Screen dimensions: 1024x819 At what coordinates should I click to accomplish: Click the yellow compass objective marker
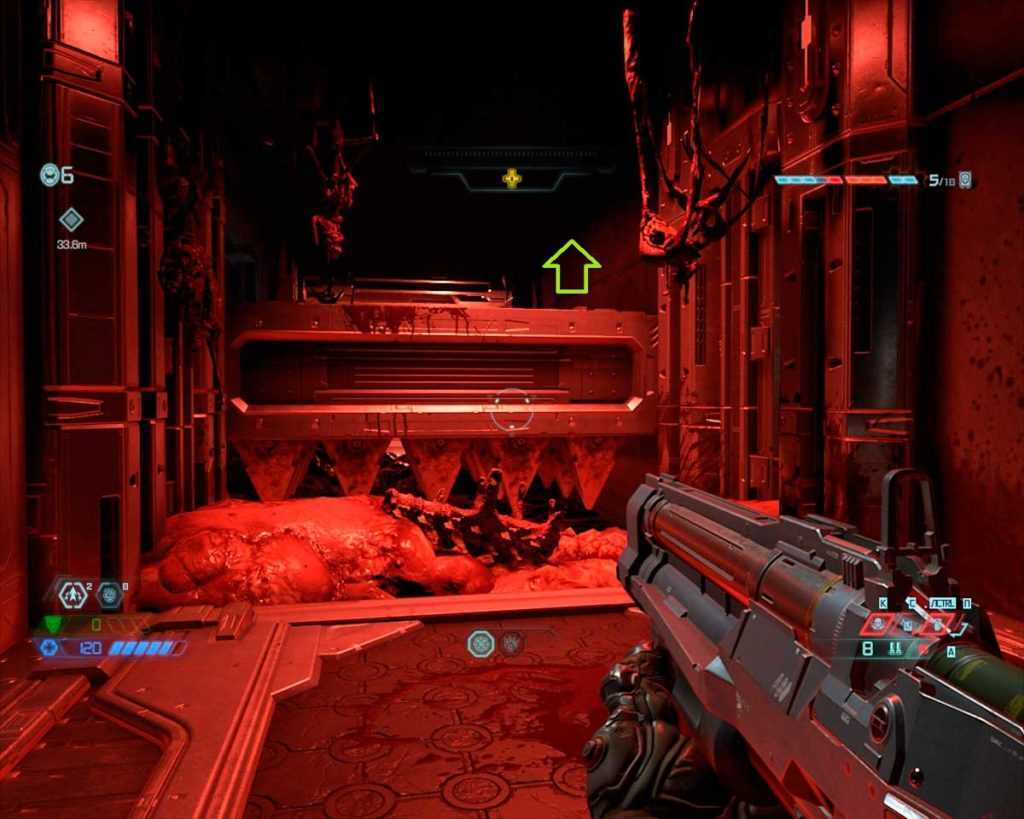tap(512, 179)
